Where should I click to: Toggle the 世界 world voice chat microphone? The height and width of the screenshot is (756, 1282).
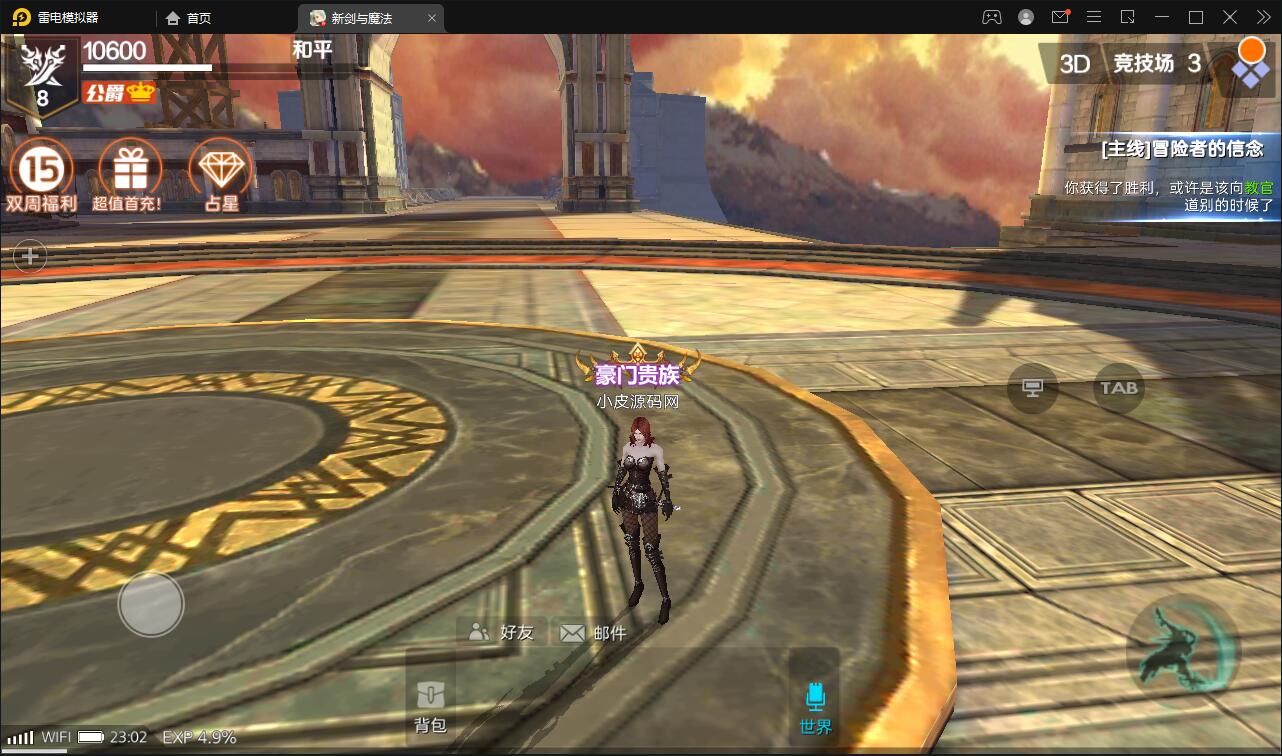pos(815,701)
